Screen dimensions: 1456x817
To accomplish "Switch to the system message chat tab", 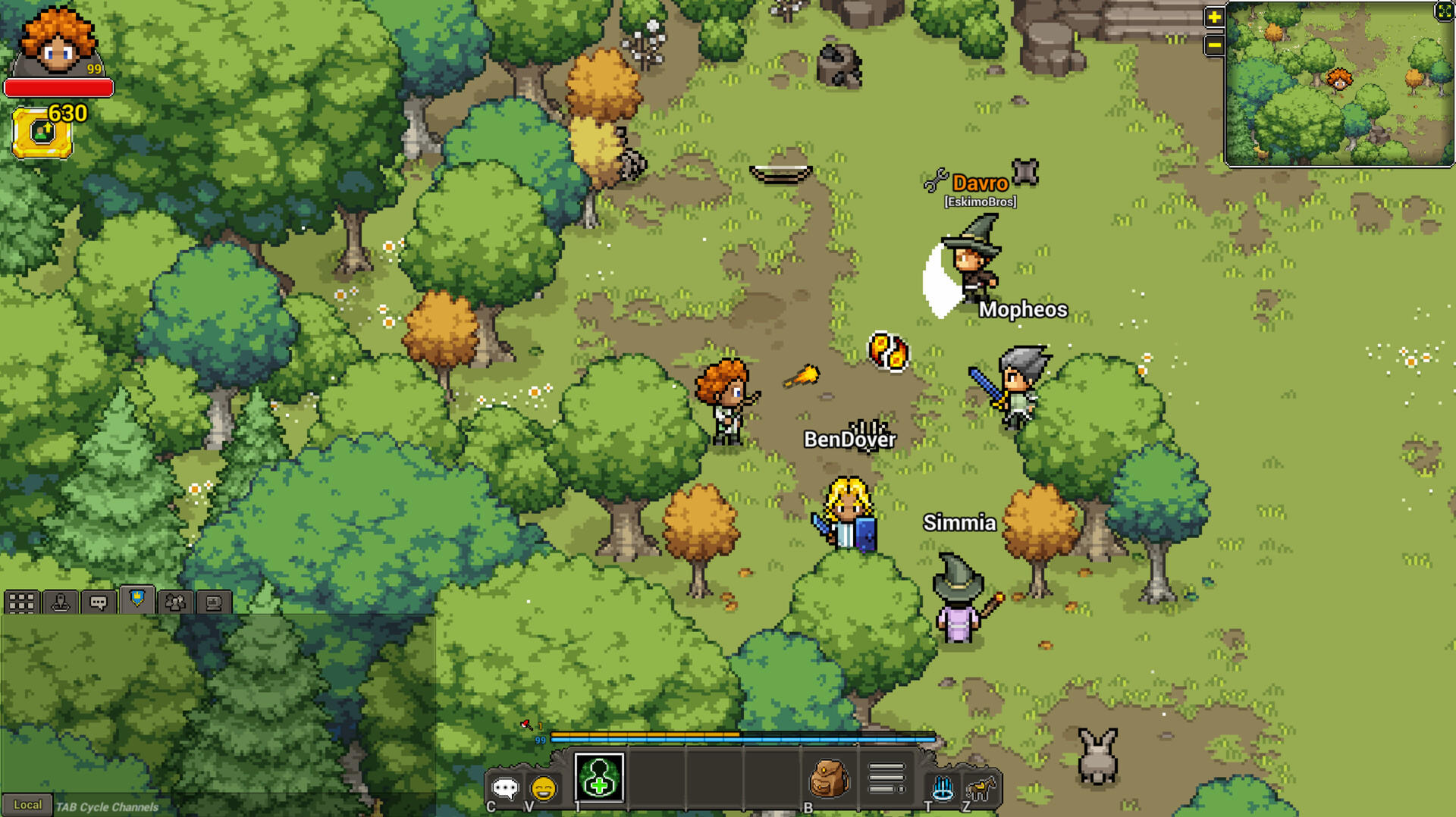I will (x=214, y=603).
